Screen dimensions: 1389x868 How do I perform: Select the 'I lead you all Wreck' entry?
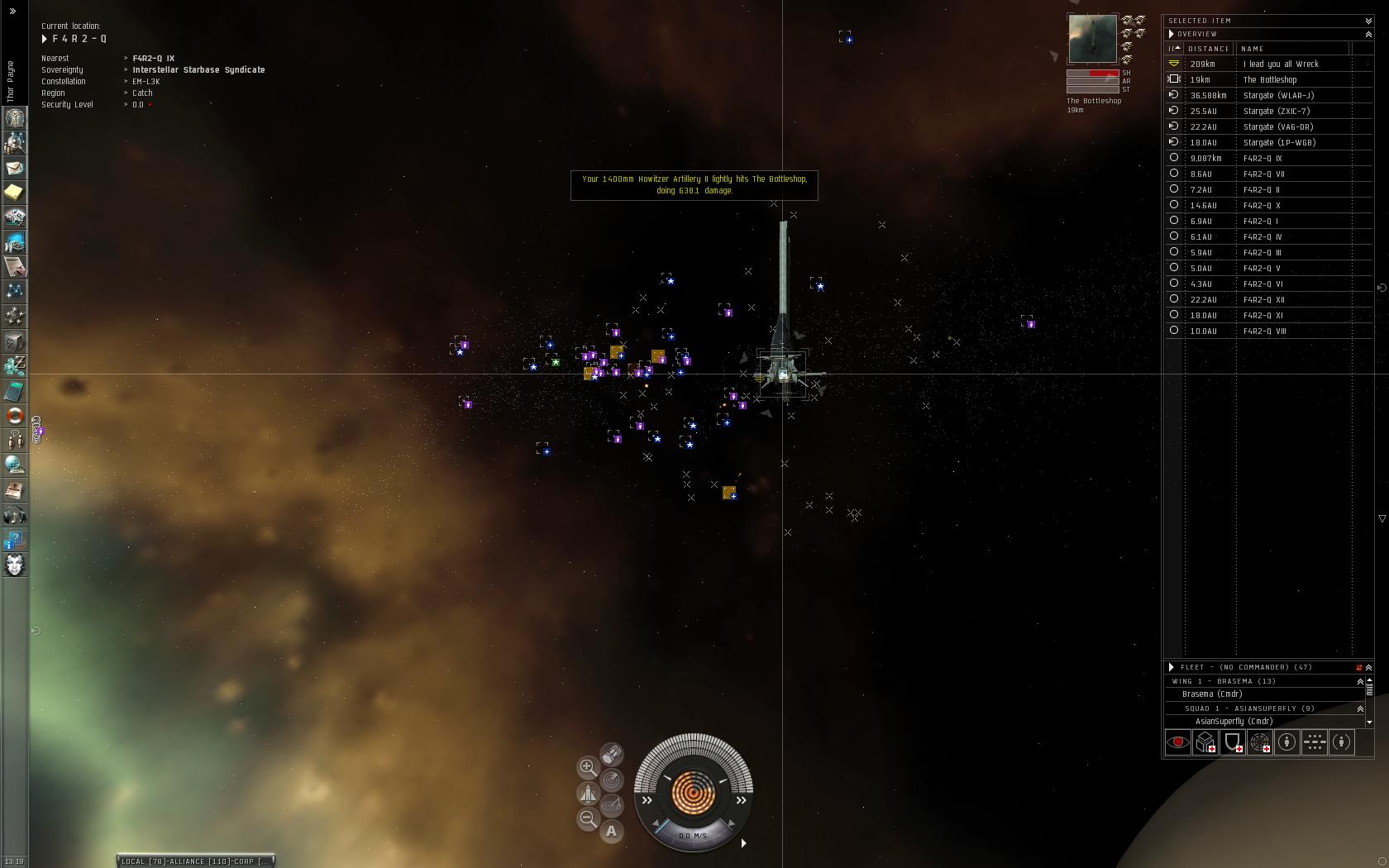pos(1281,64)
